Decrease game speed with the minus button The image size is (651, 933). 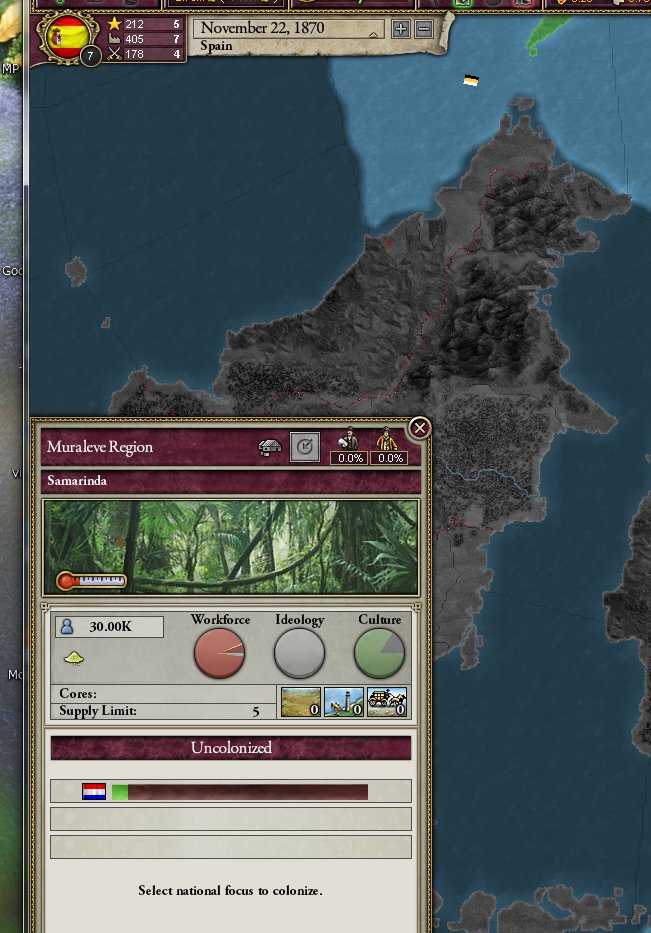[423, 28]
